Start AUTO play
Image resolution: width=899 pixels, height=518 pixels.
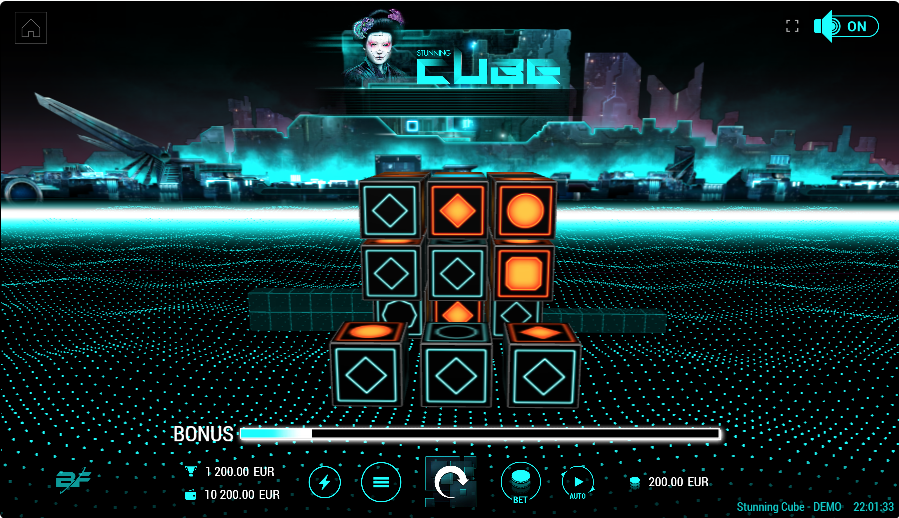pos(578,483)
